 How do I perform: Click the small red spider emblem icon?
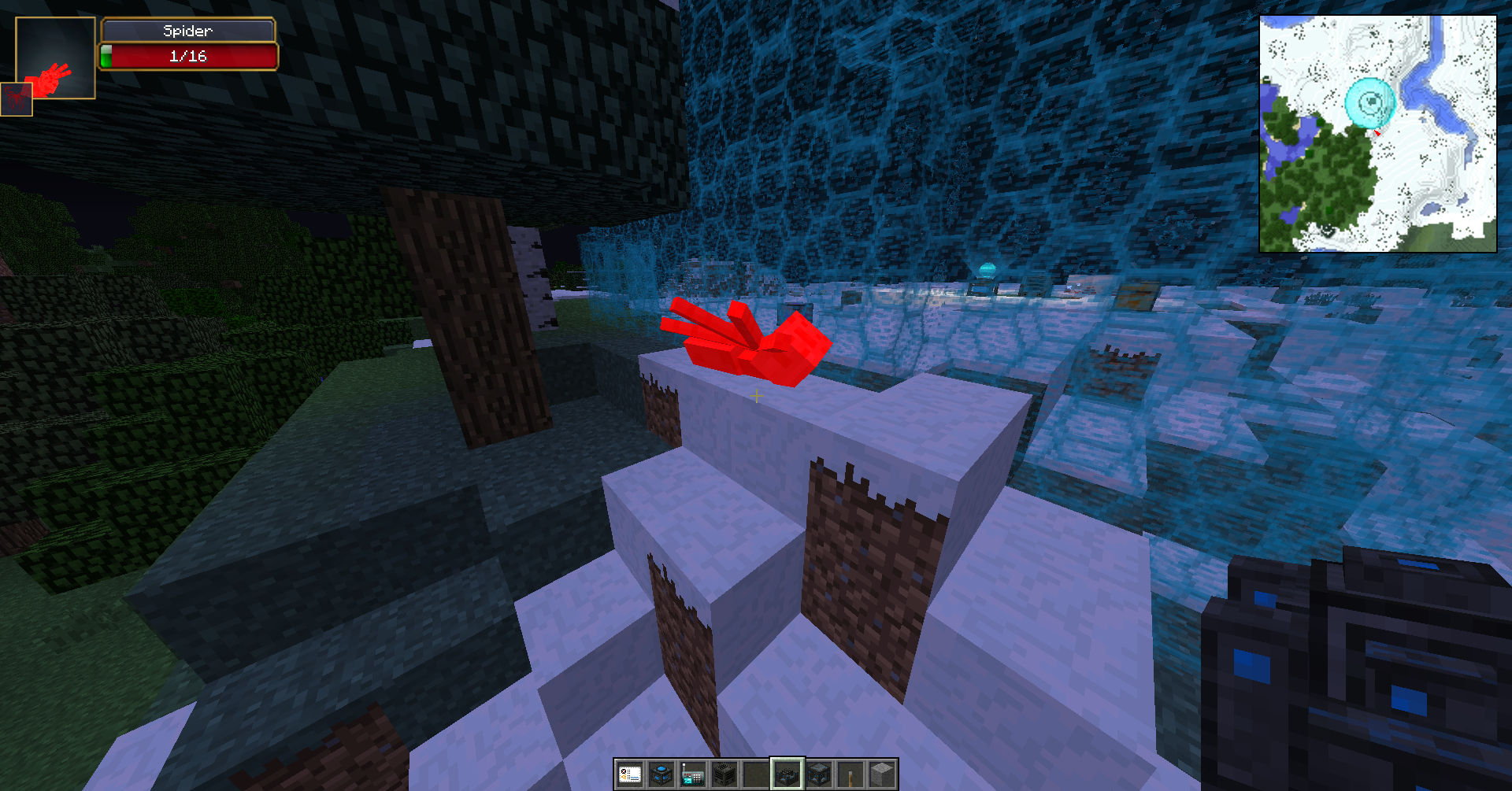[16, 99]
